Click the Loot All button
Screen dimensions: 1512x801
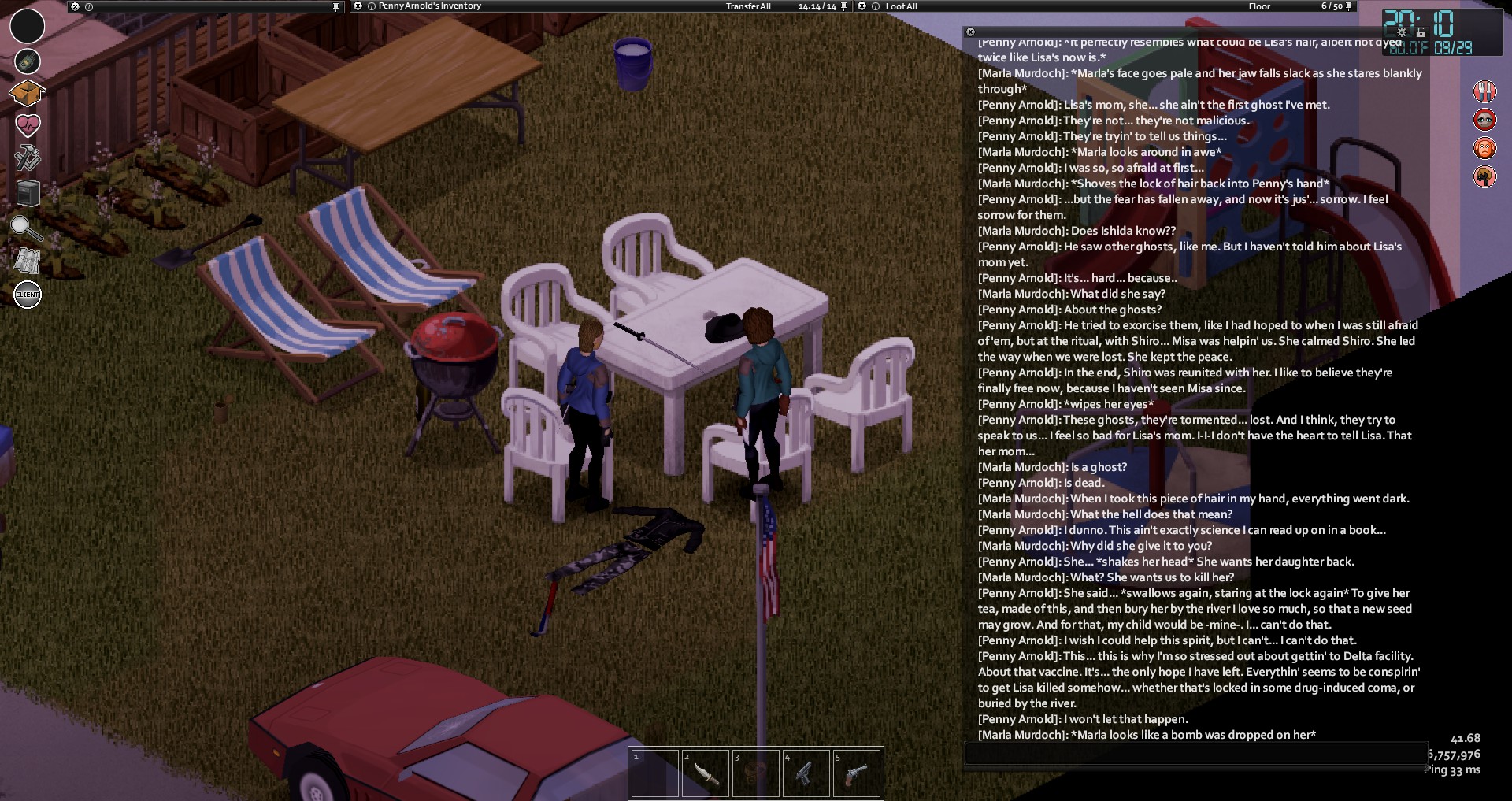coord(901,6)
